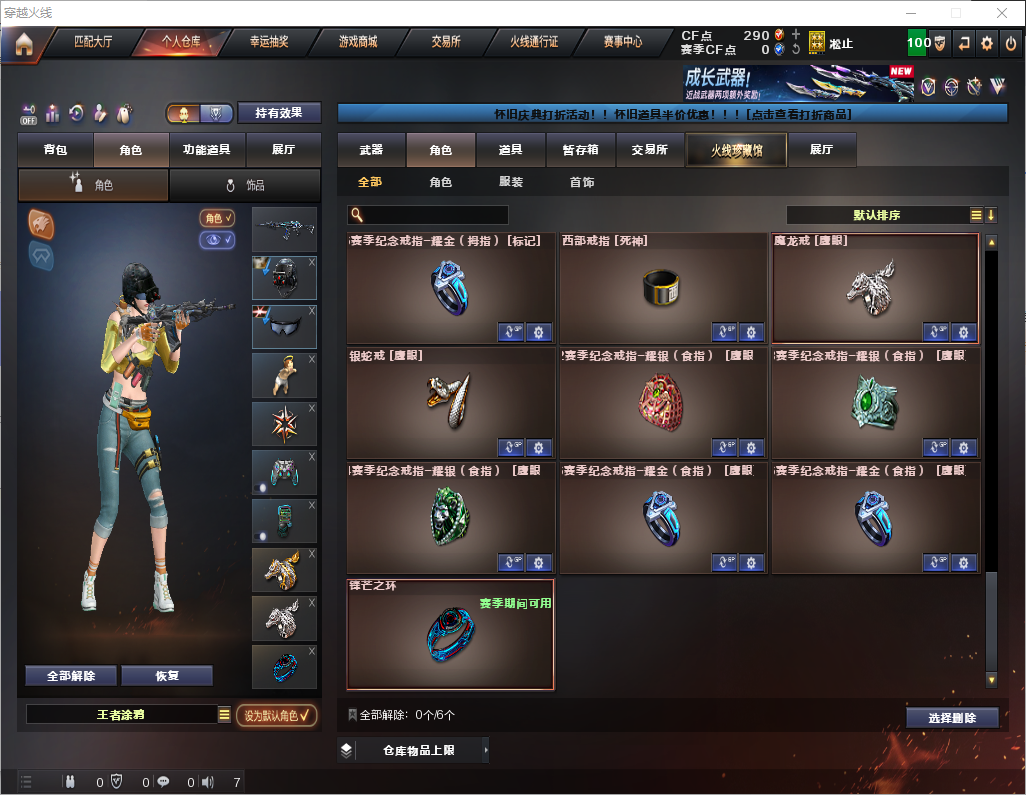Close the game window

(x=1001, y=13)
